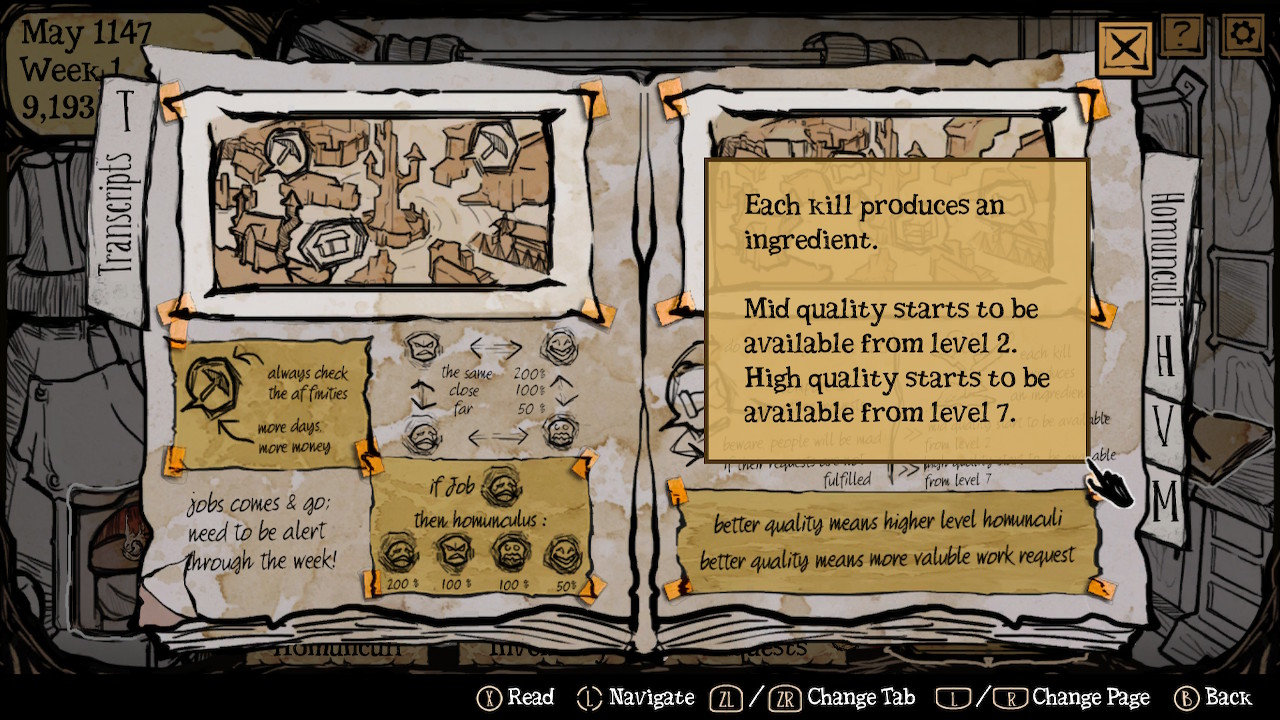
Task: Read the 'better quality' yellow note
Action: [x=886, y=540]
